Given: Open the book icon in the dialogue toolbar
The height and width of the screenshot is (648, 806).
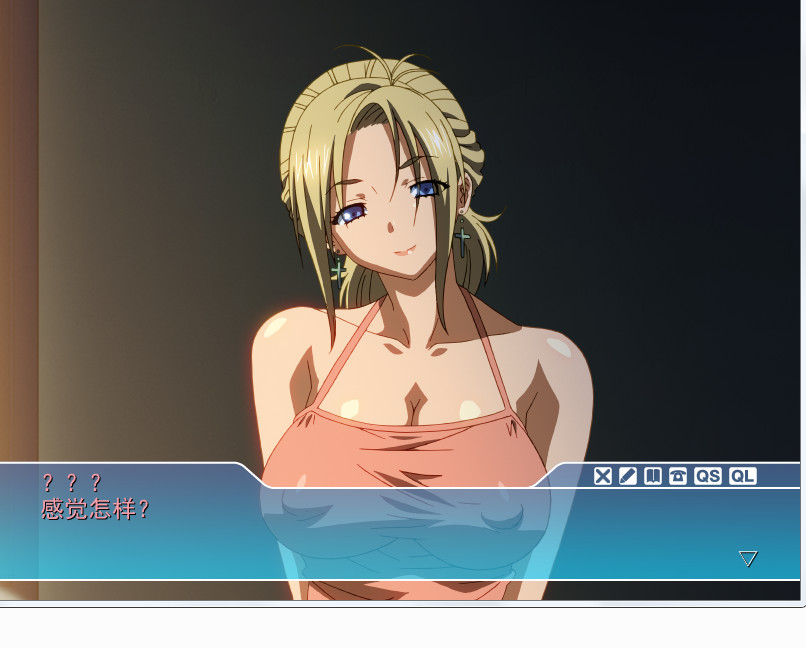Looking at the screenshot, I should 653,476.
